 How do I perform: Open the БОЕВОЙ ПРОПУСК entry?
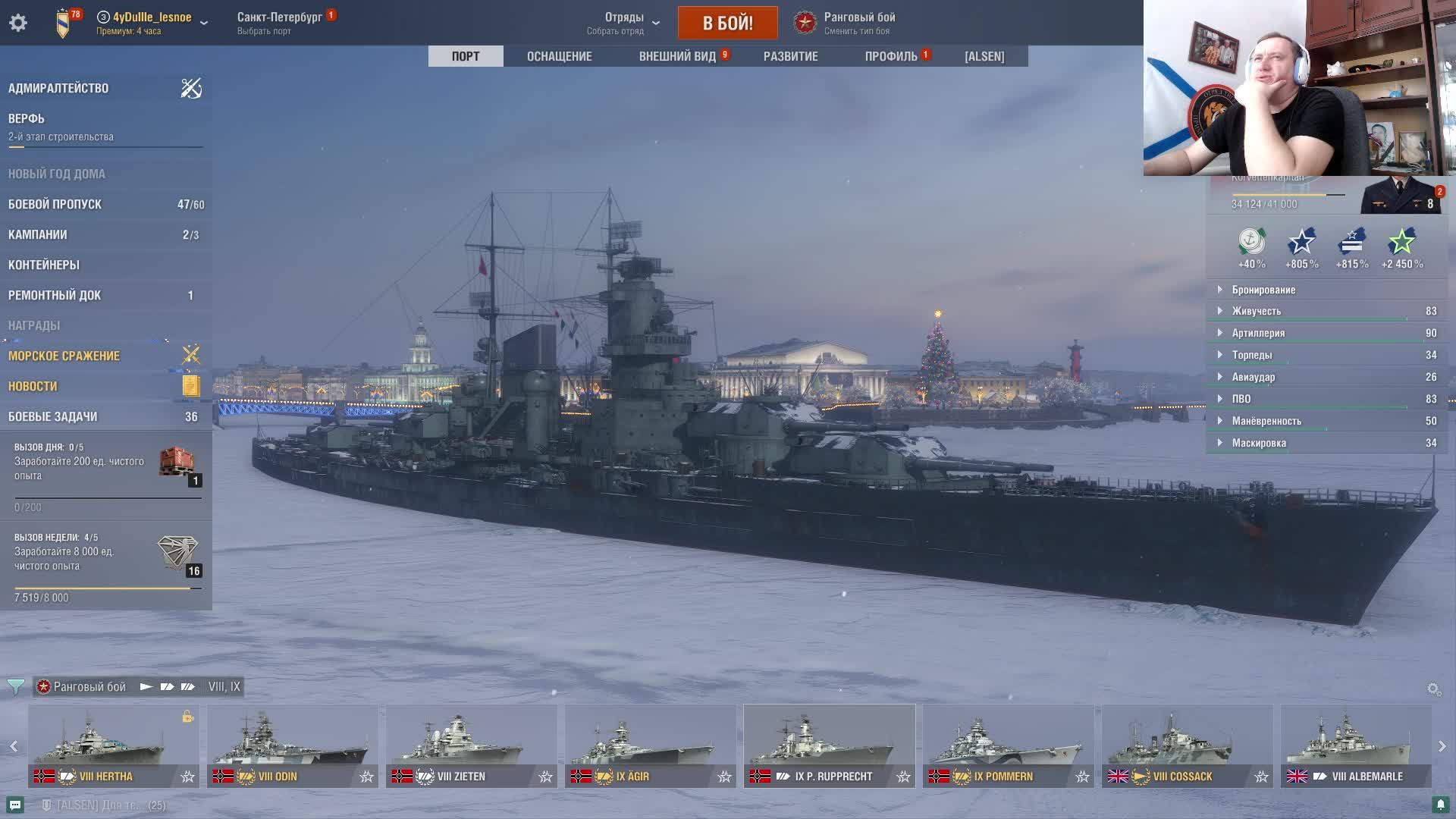tap(55, 204)
